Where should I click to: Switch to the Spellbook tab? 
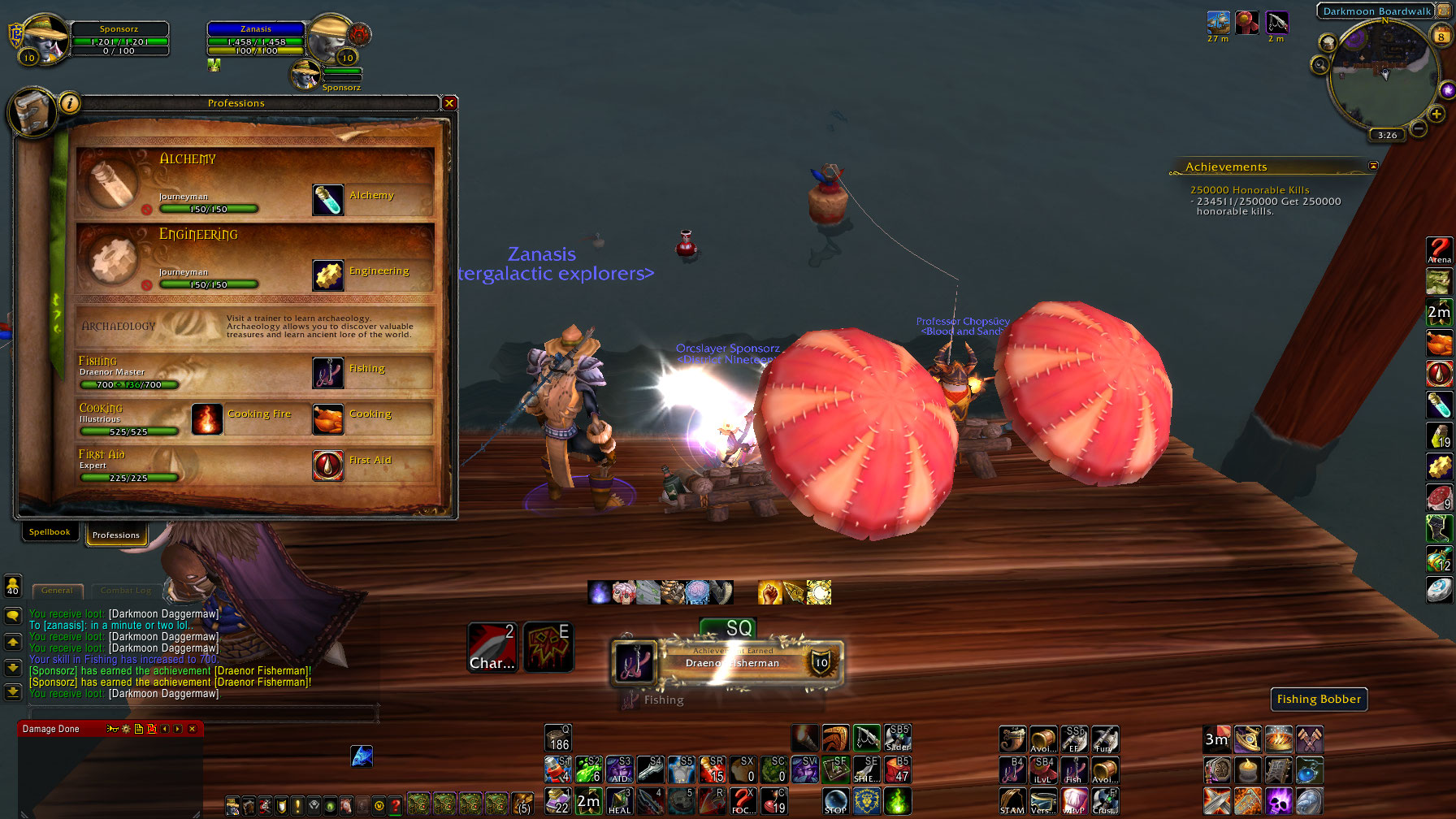tap(50, 532)
